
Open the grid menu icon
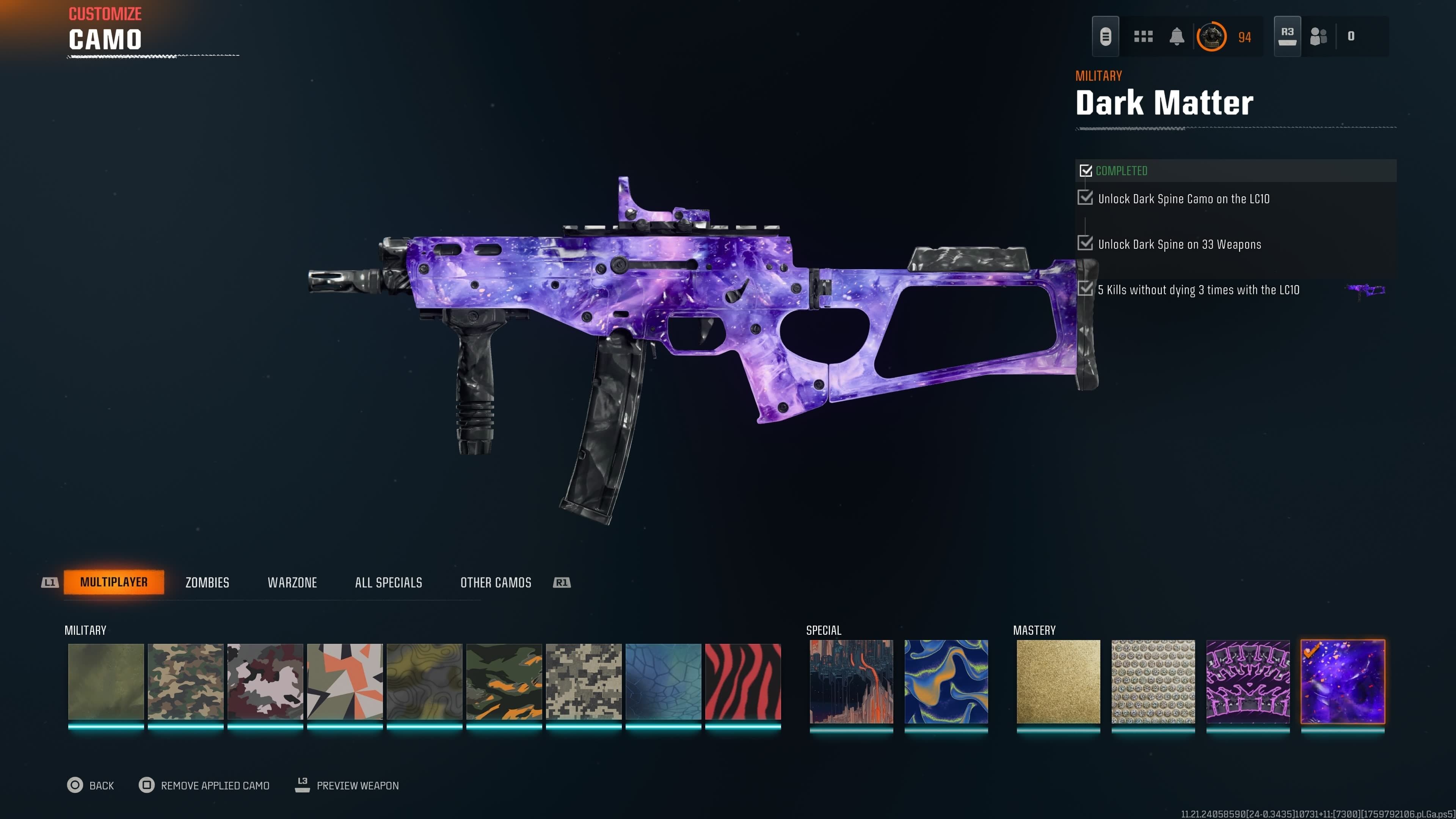coord(1143,37)
